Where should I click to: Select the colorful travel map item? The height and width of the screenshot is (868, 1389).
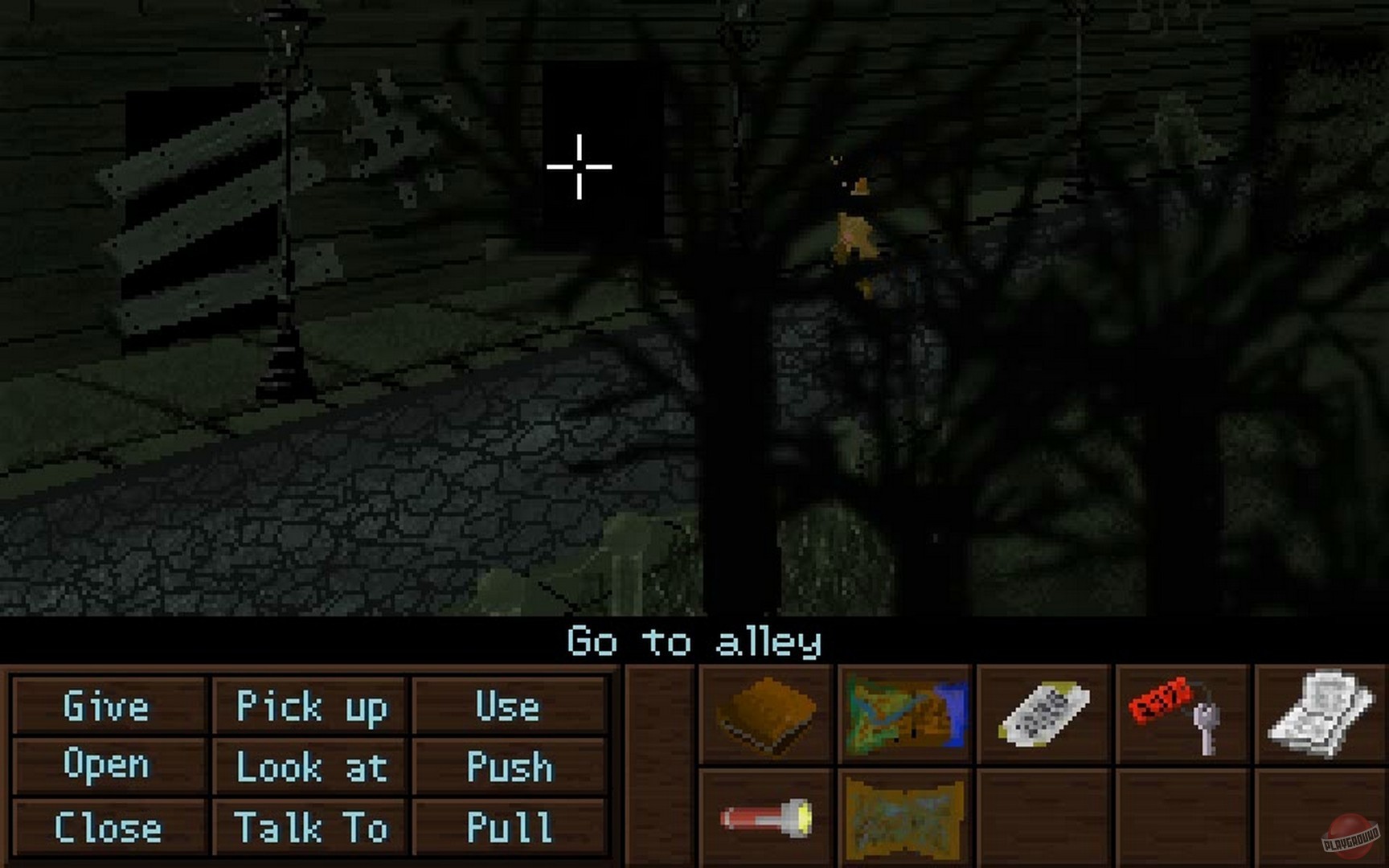(x=905, y=714)
